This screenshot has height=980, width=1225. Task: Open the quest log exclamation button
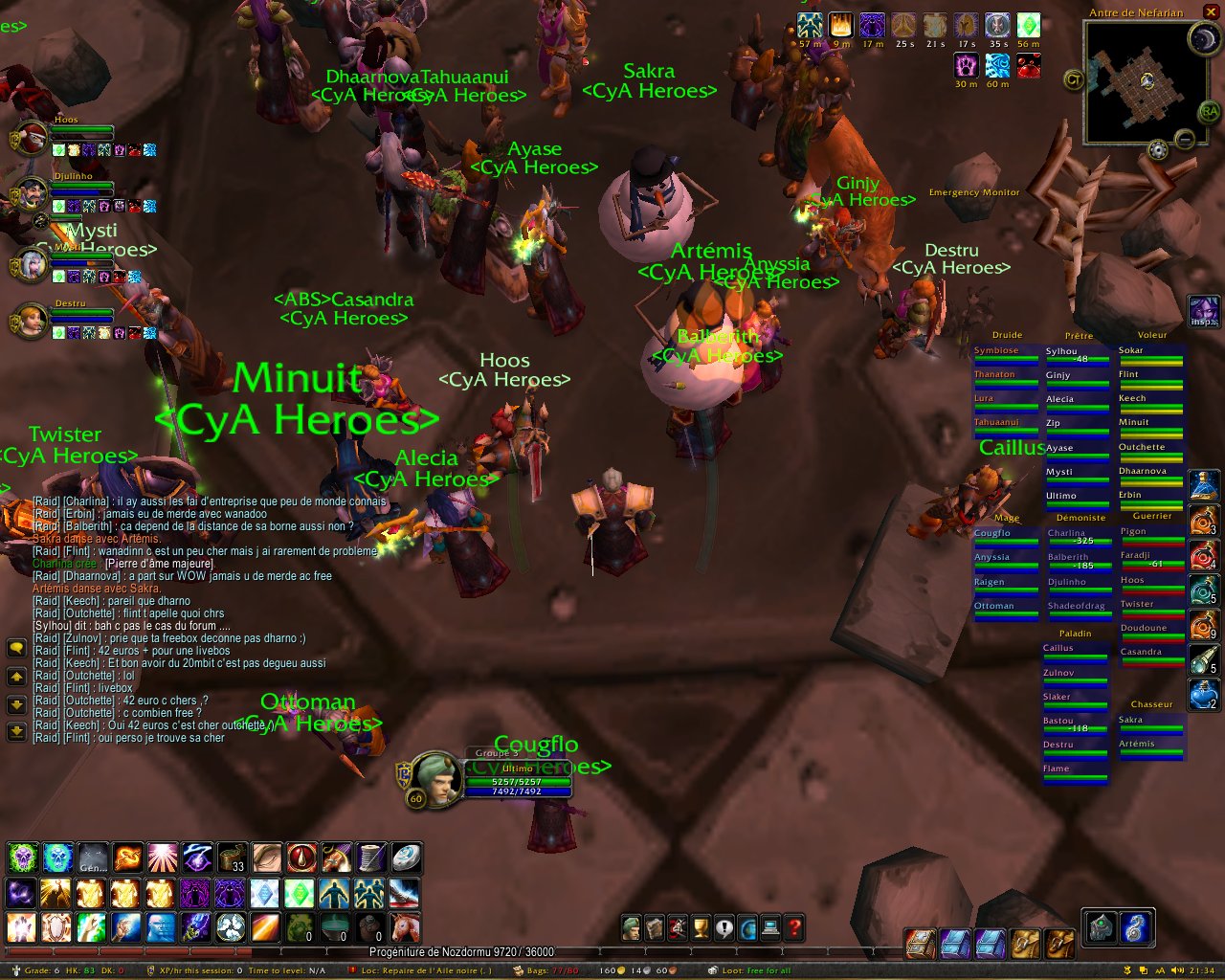tap(724, 927)
